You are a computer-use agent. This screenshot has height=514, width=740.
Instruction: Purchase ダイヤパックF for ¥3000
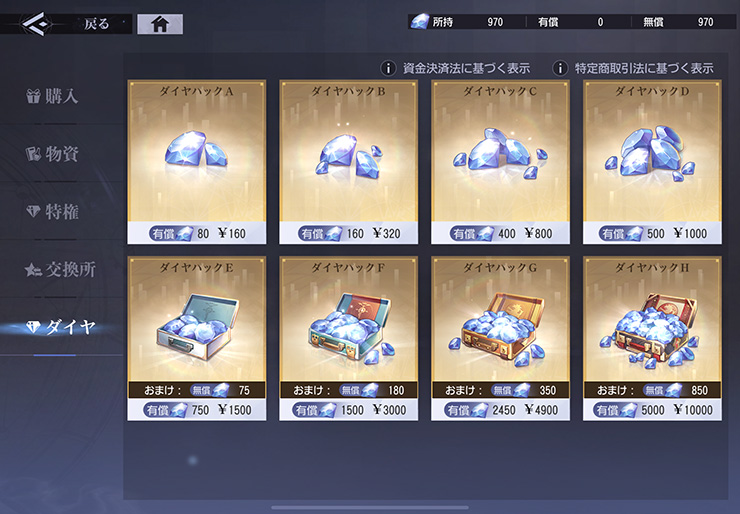[x=349, y=338]
